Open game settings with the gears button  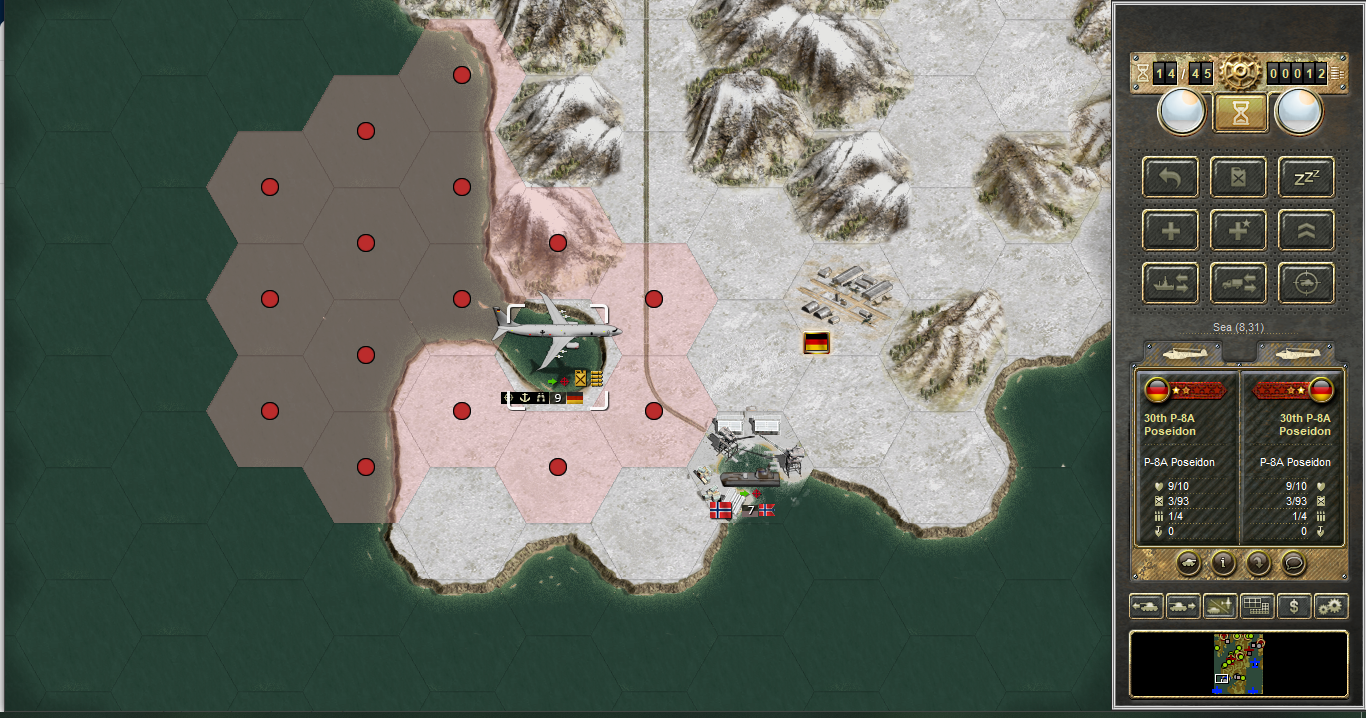(x=1331, y=606)
